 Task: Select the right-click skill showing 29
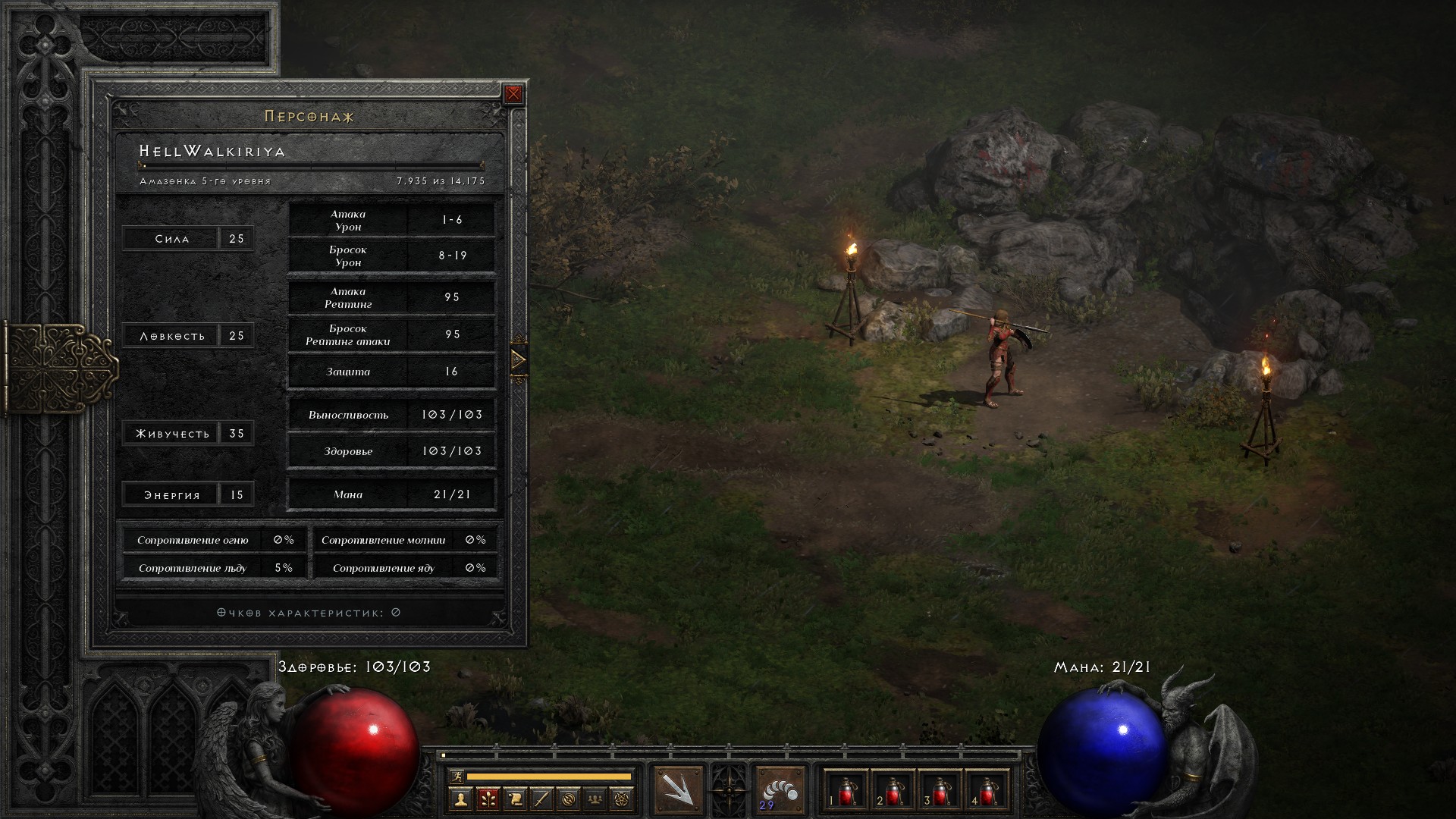[780, 789]
